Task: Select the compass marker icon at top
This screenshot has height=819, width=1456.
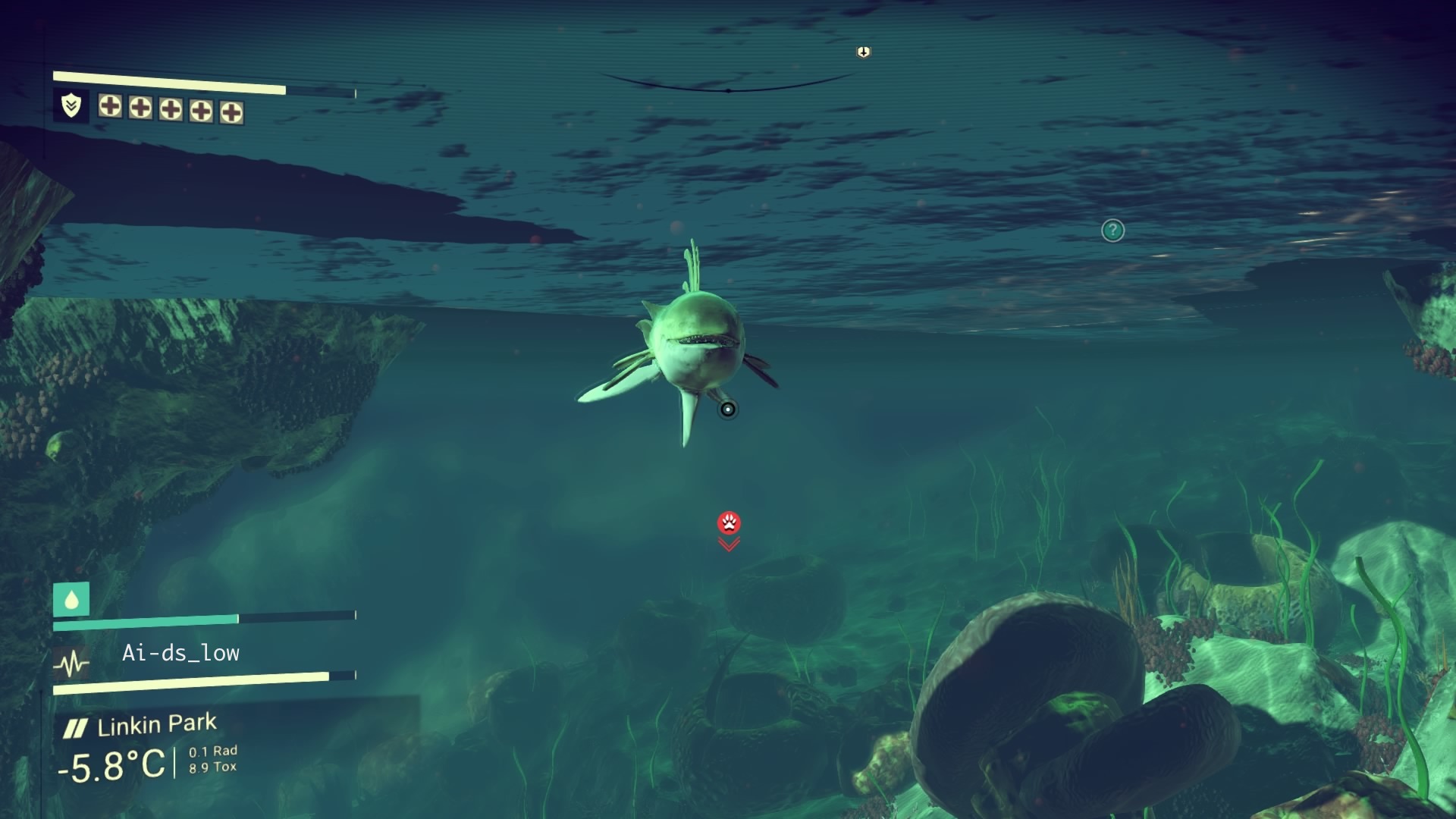Action: [x=863, y=52]
